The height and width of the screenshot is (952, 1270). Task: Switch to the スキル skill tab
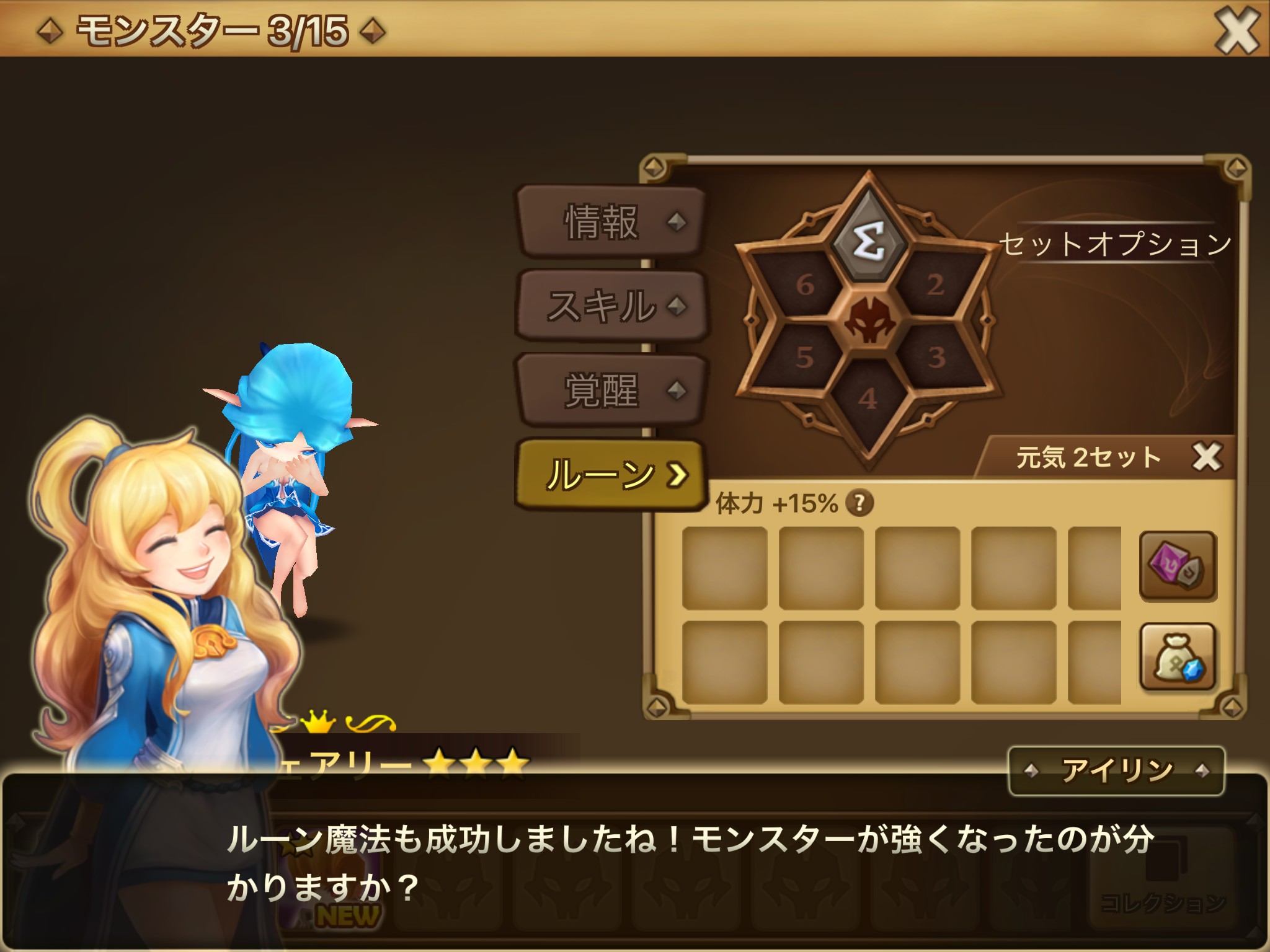click(x=611, y=306)
